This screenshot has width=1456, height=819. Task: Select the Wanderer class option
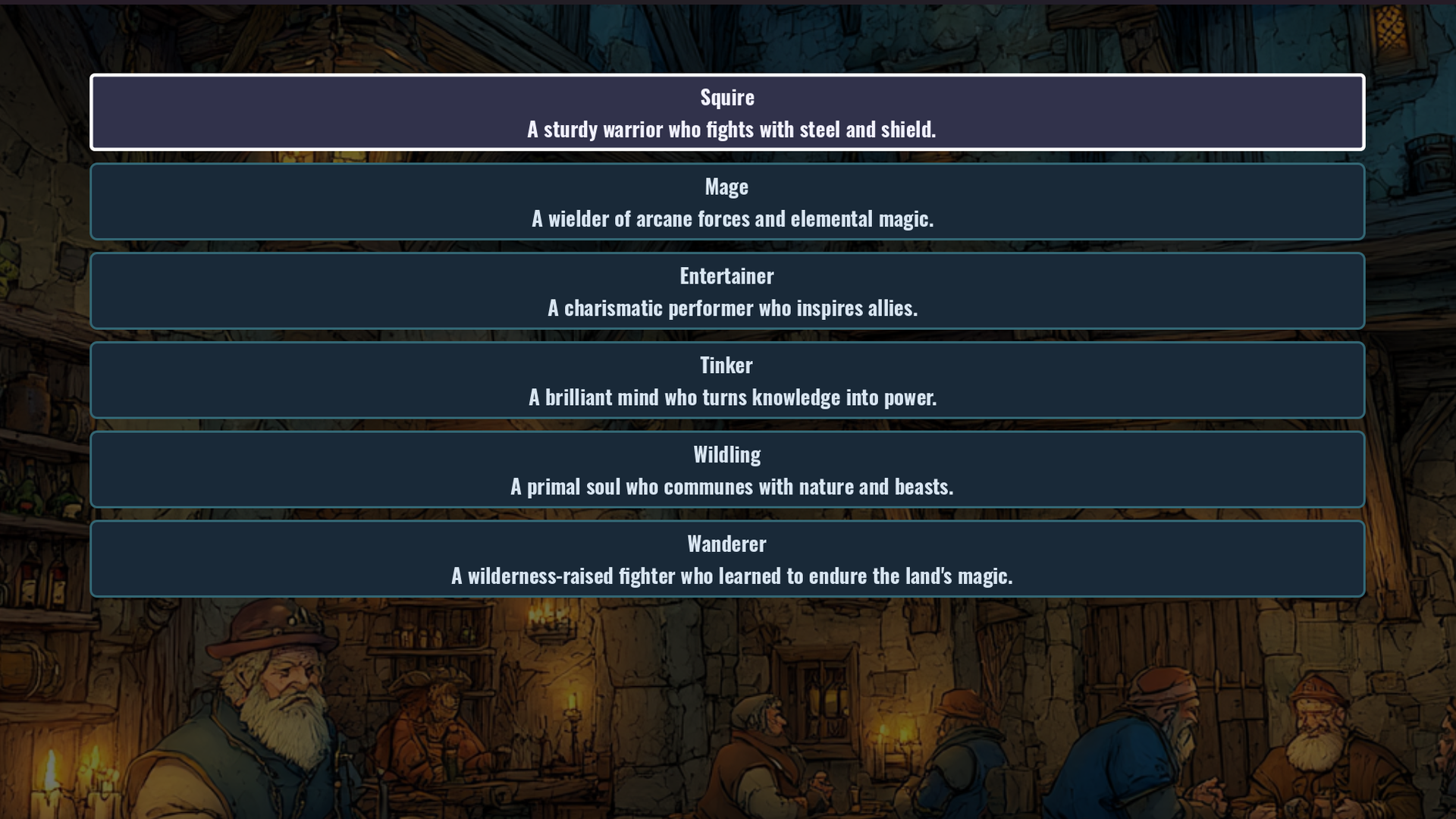(x=728, y=558)
